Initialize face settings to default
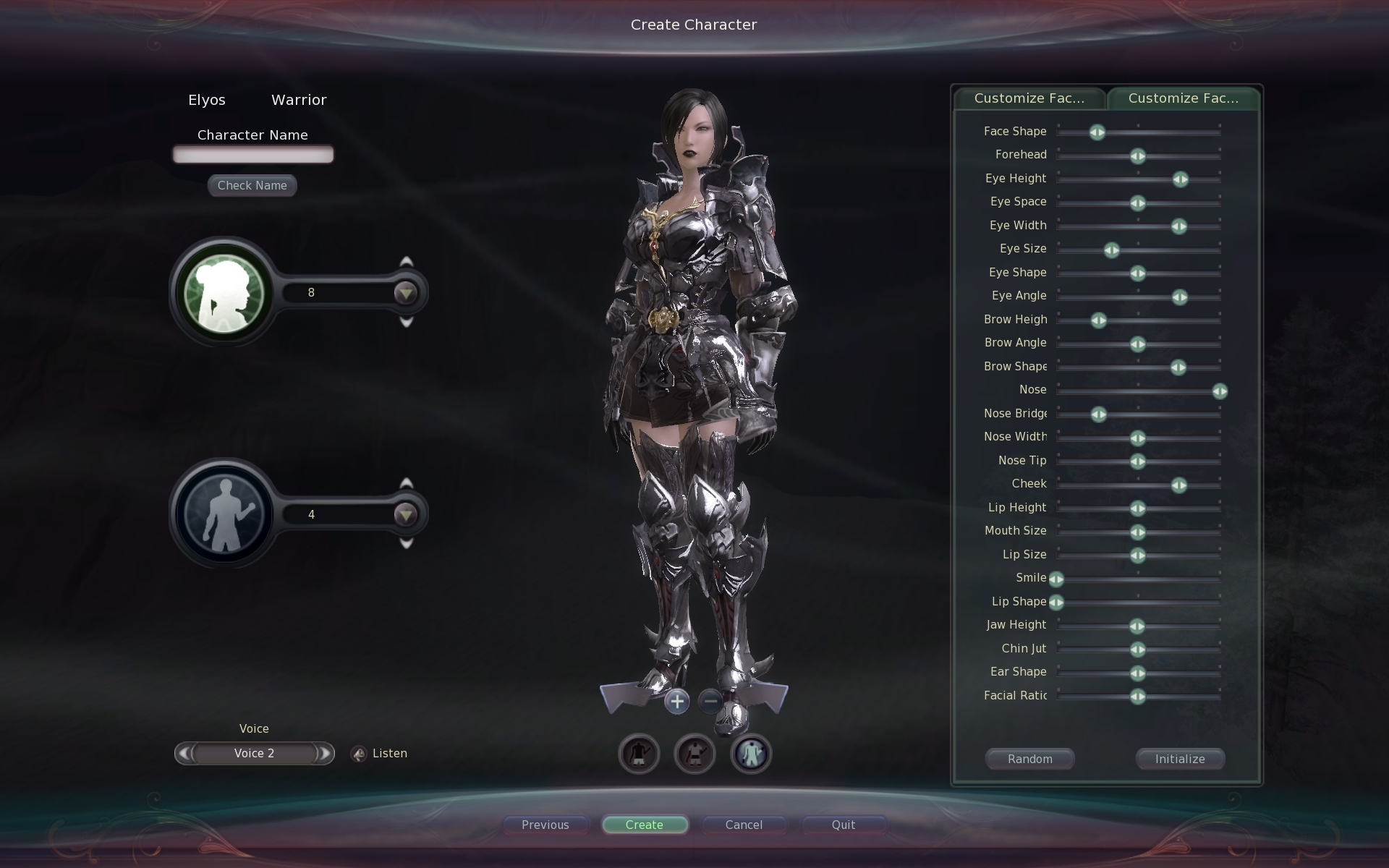This screenshot has height=868, width=1389. pos(1179,759)
